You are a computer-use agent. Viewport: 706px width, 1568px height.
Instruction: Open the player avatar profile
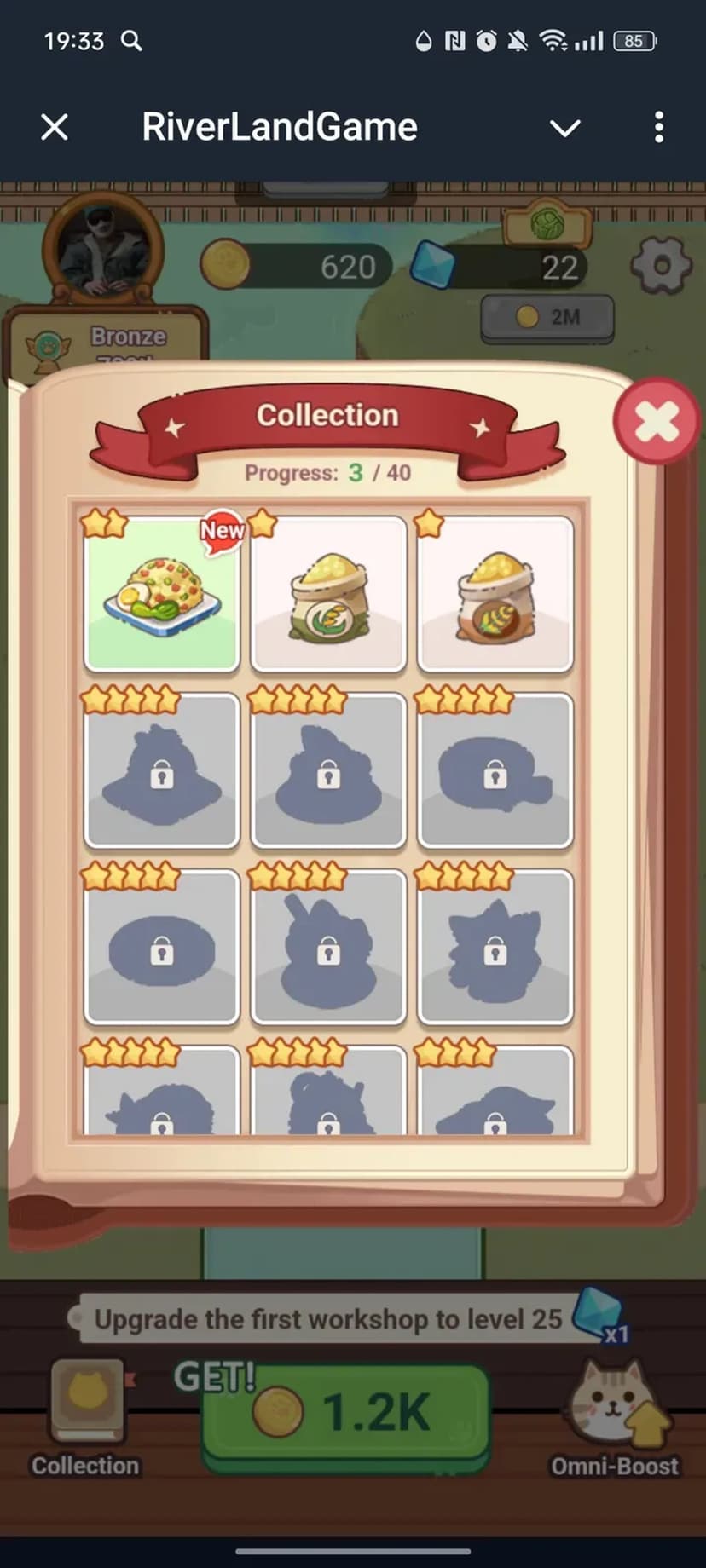(x=103, y=247)
